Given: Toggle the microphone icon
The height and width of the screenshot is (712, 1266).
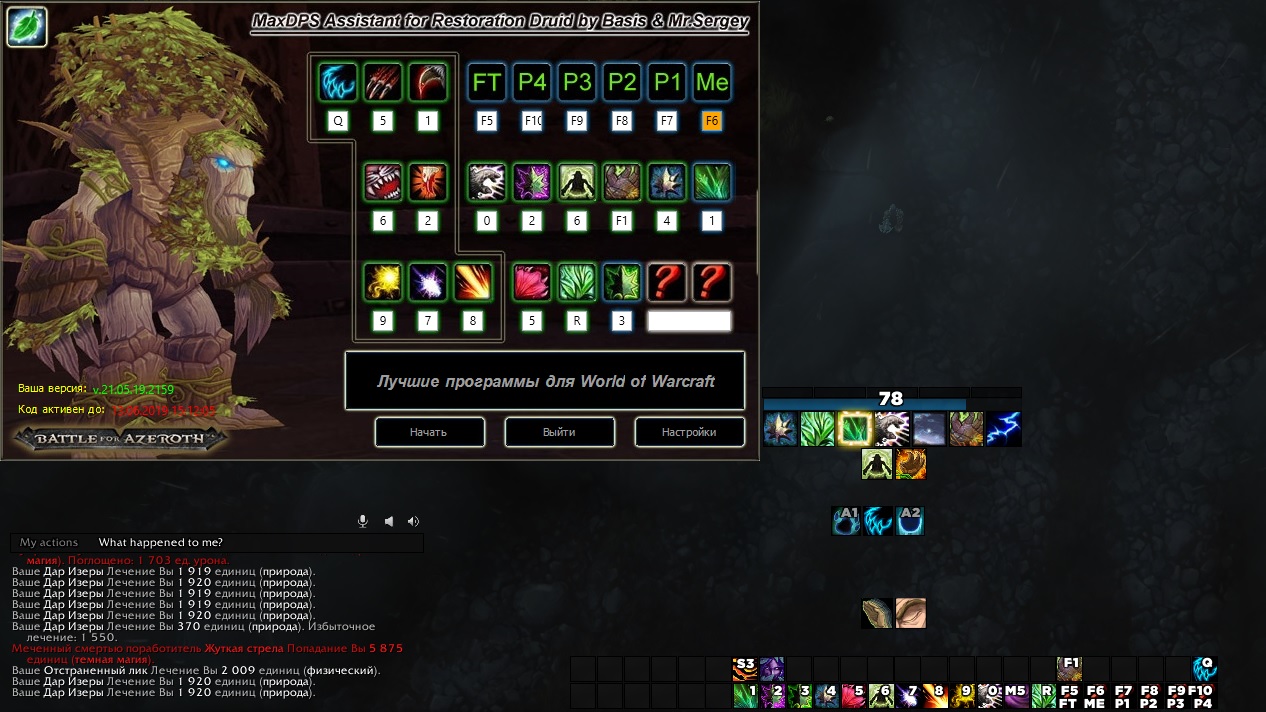Looking at the screenshot, I should pos(363,521).
